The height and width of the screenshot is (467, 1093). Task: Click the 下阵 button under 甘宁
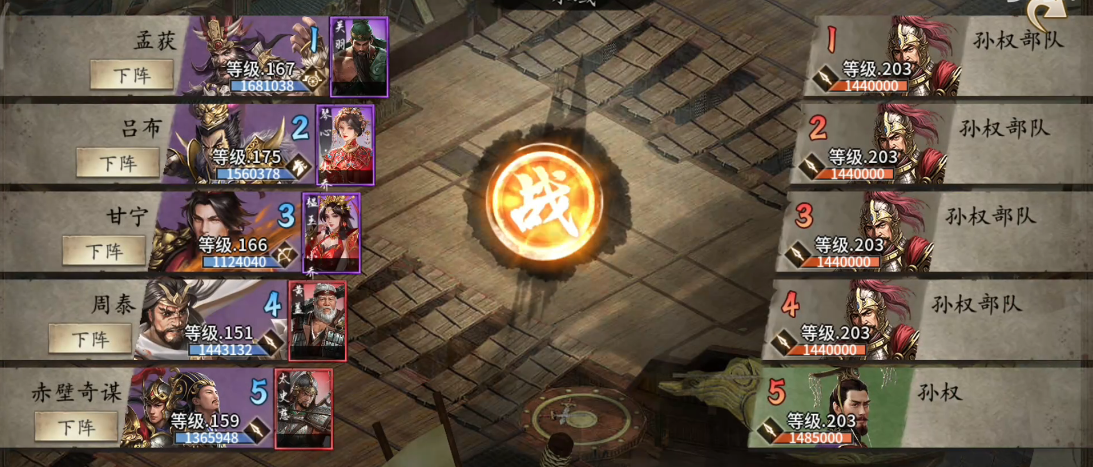[104, 250]
